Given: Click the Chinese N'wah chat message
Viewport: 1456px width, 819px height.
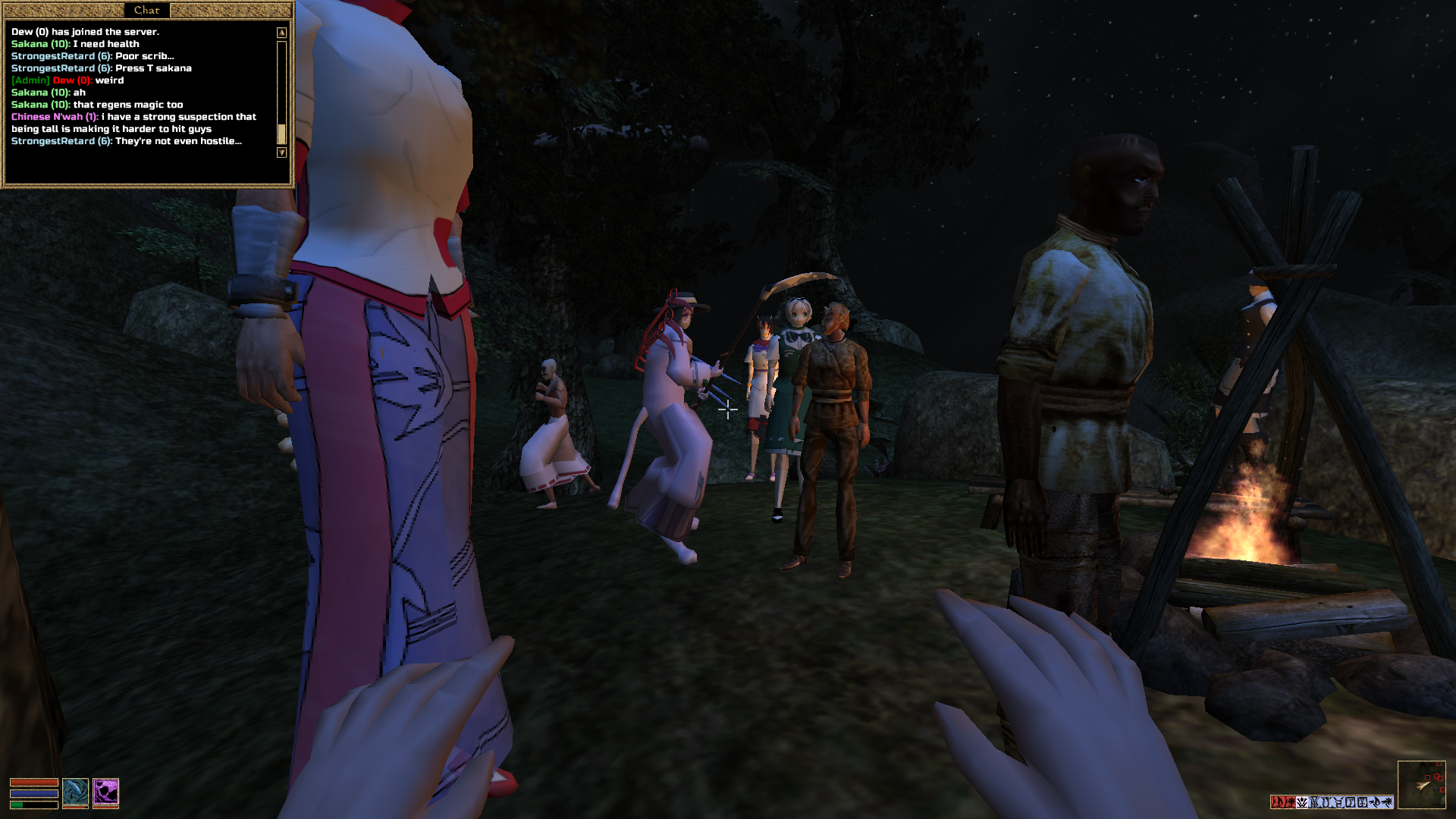Looking at the screenshot, I should (x=133, y=123).
